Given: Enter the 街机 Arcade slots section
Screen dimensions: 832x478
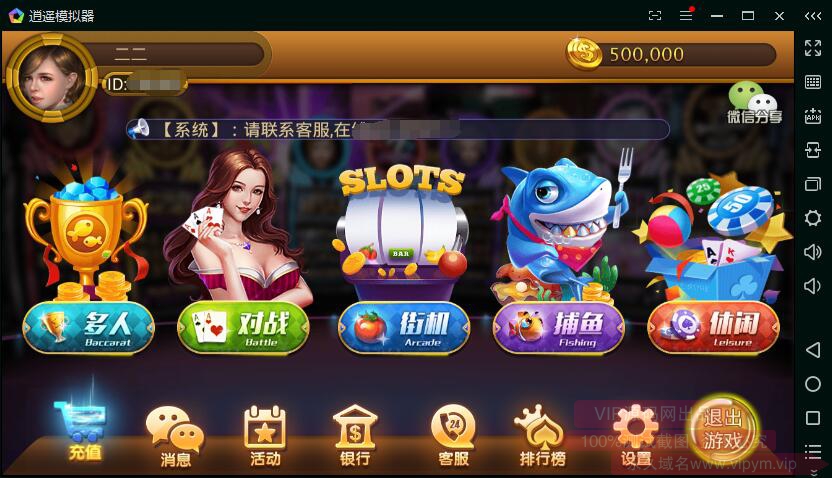Looking at the screenshot, I should tap(403, 327).
